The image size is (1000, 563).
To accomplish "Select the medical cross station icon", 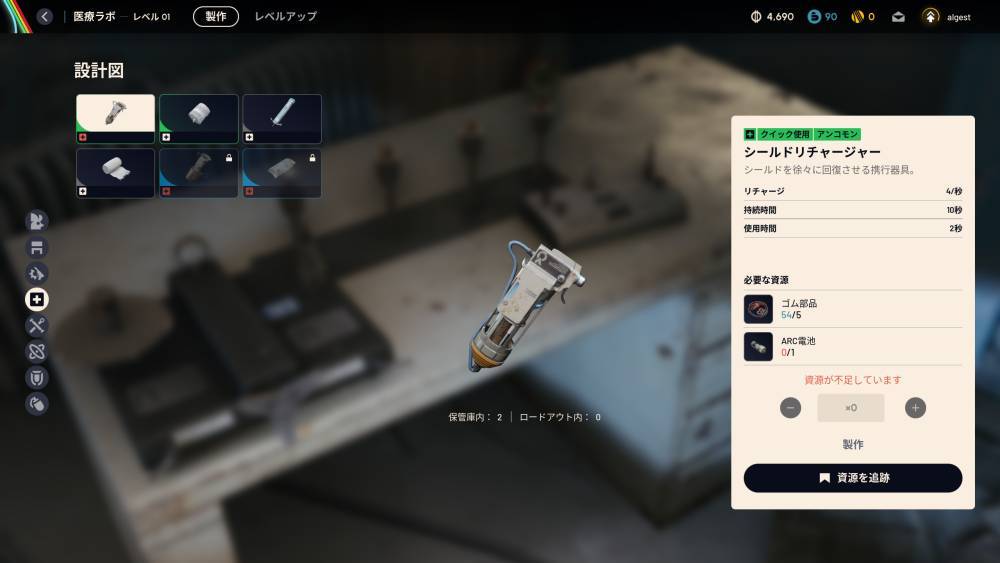I will [37, 299].
